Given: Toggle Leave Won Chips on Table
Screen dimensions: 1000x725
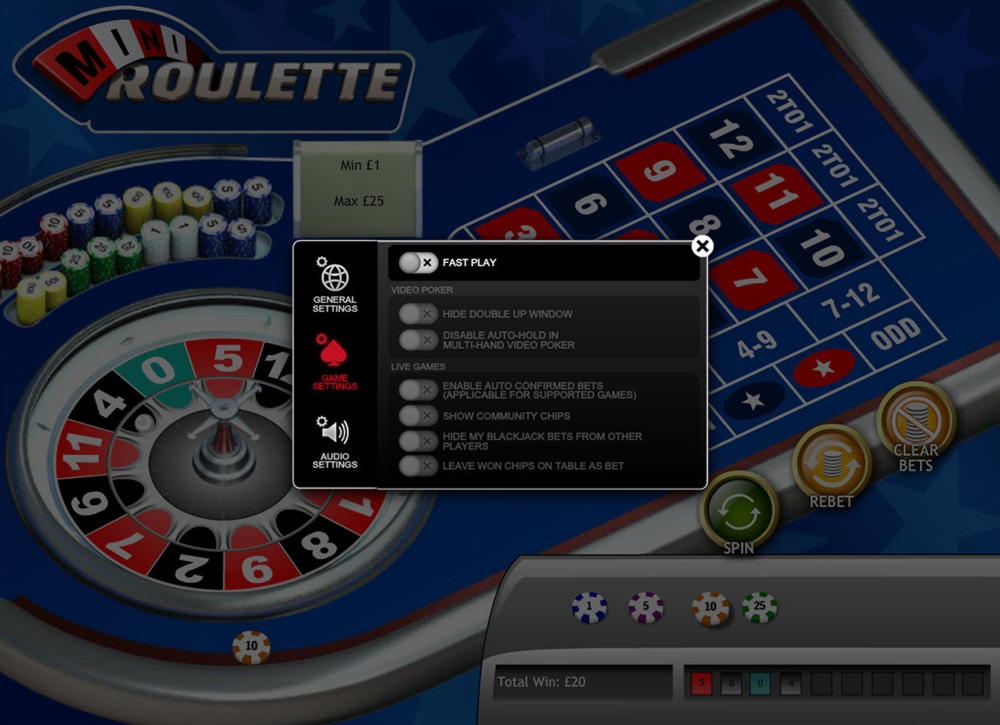Looking at the screenshot, I should click(418, 466).
